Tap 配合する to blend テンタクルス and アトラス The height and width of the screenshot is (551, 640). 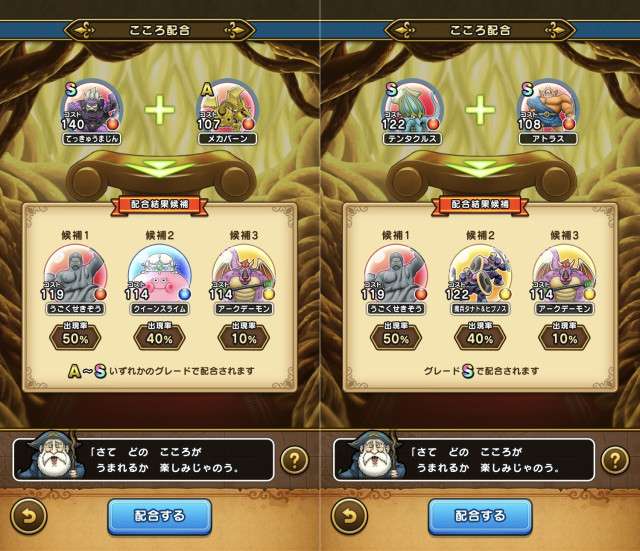481,516
